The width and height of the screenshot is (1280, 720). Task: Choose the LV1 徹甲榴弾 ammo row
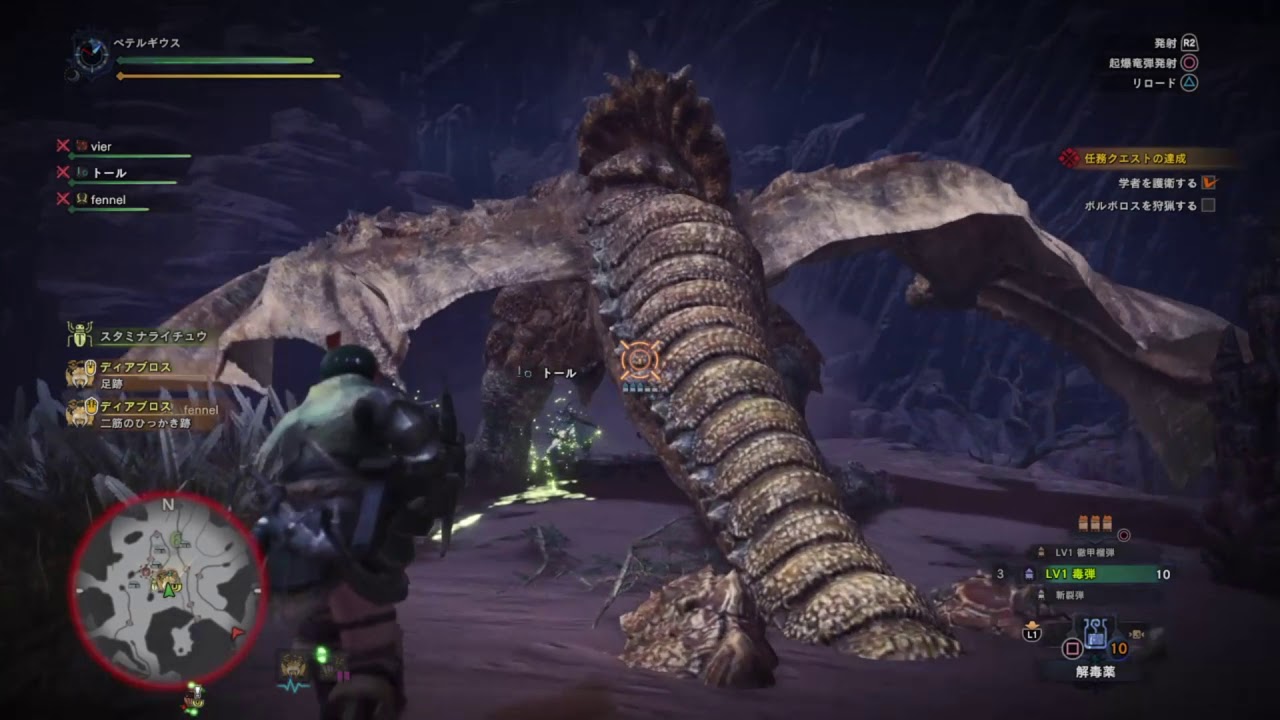(x=1090, y=552)
